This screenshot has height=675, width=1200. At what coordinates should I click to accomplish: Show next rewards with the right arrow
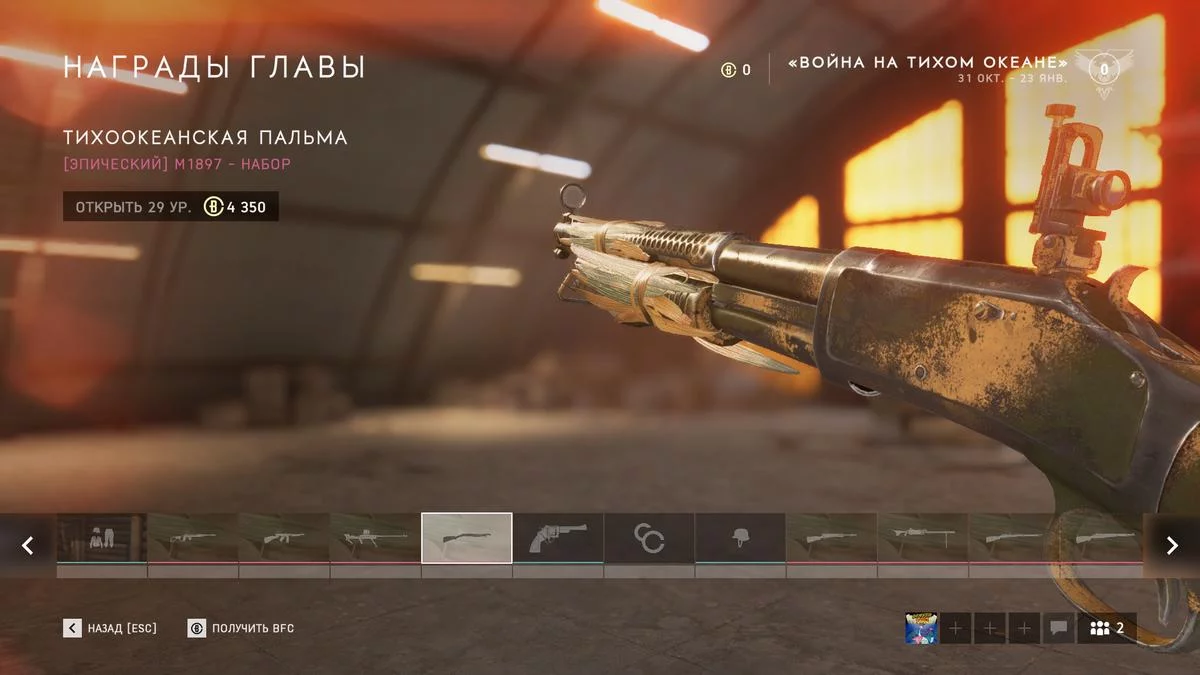click(1171, 545)
